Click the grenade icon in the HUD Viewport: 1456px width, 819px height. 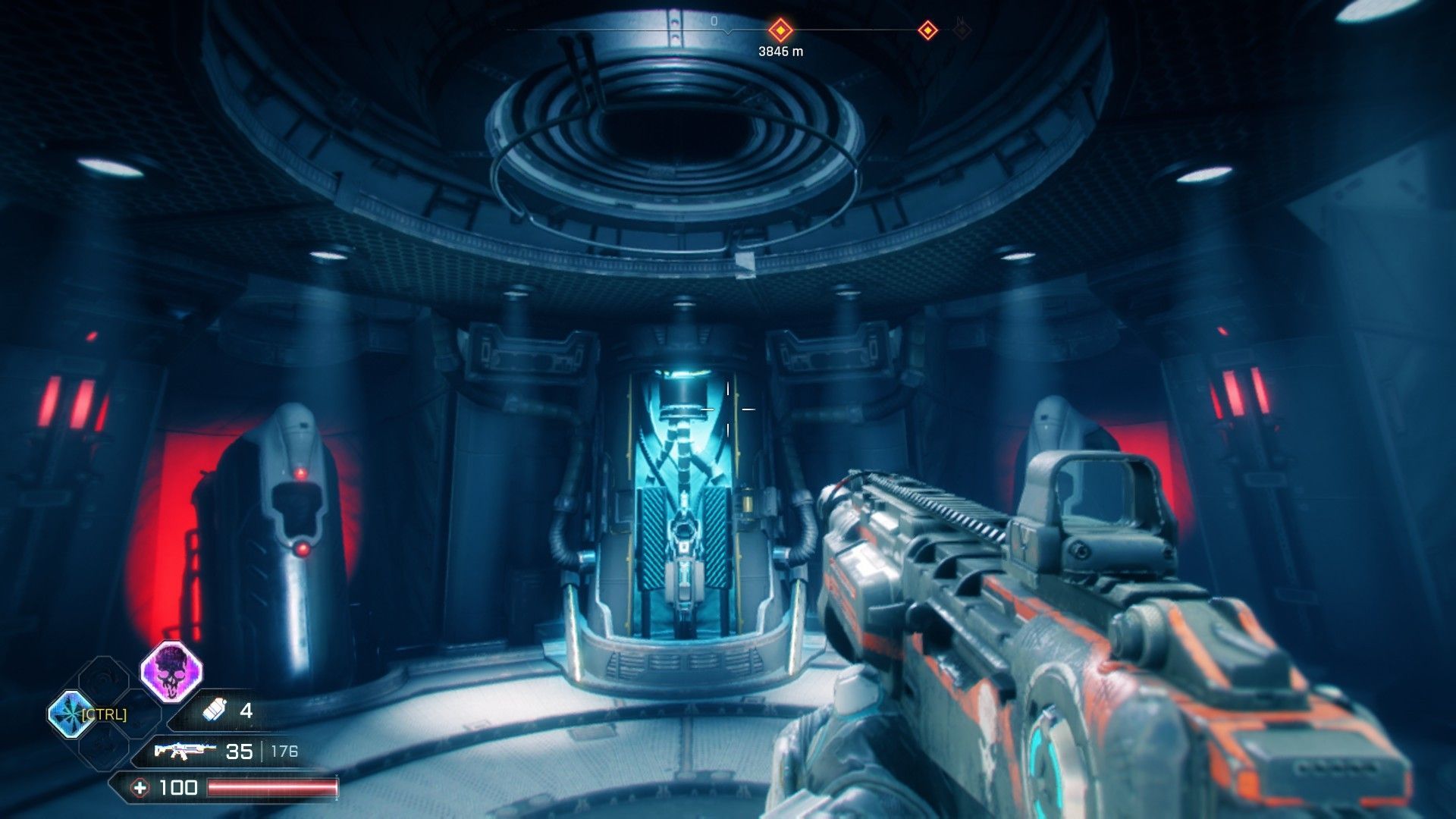pyautogui.click(x=215, y=710)
